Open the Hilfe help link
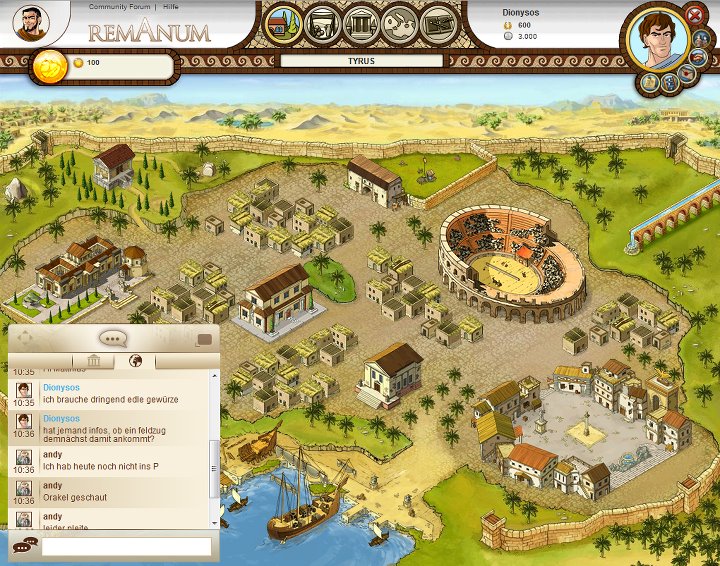 click(x=172, y=6)
